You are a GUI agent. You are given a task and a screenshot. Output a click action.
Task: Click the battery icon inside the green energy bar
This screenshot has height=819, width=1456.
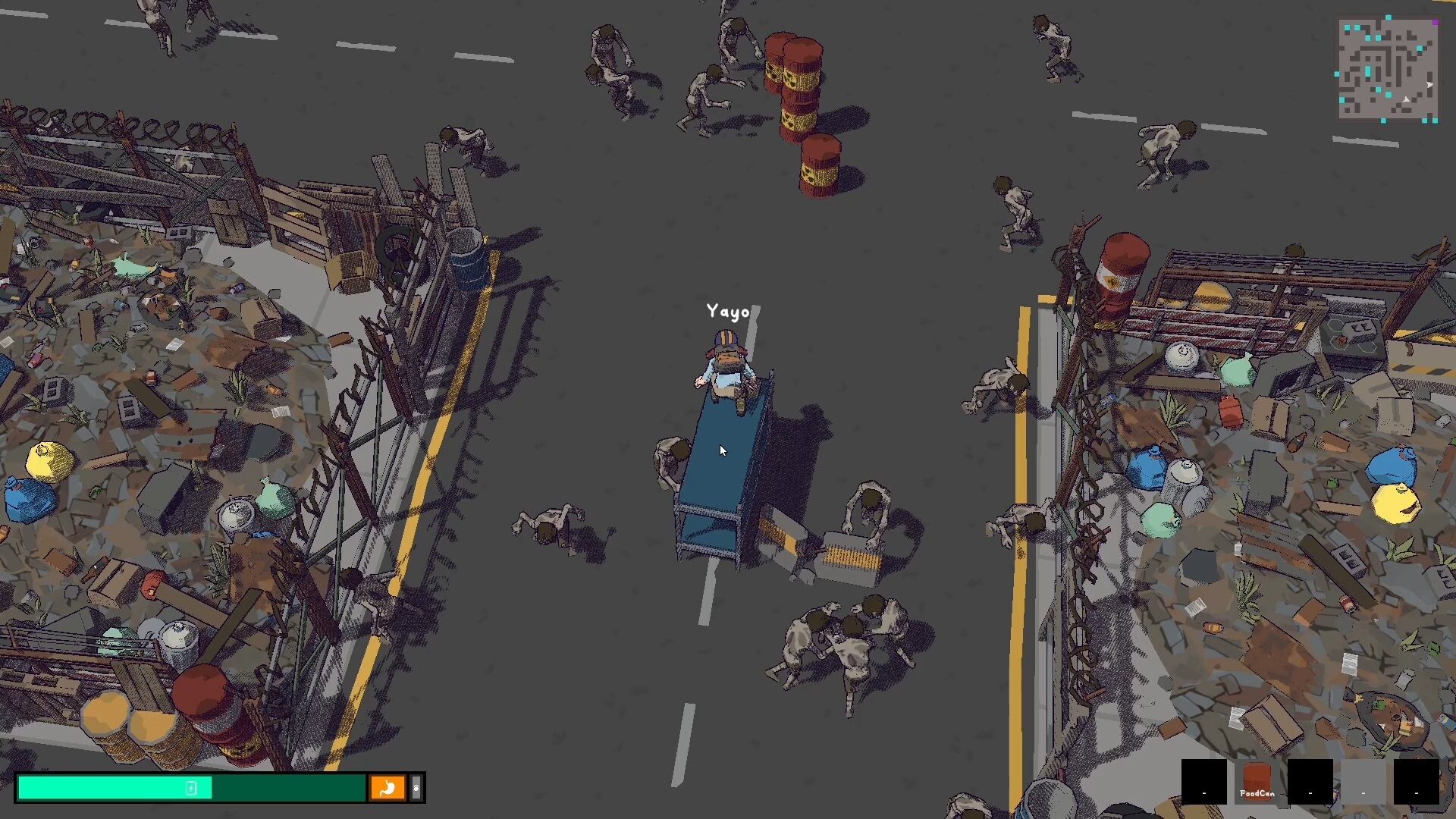point(190,787)
